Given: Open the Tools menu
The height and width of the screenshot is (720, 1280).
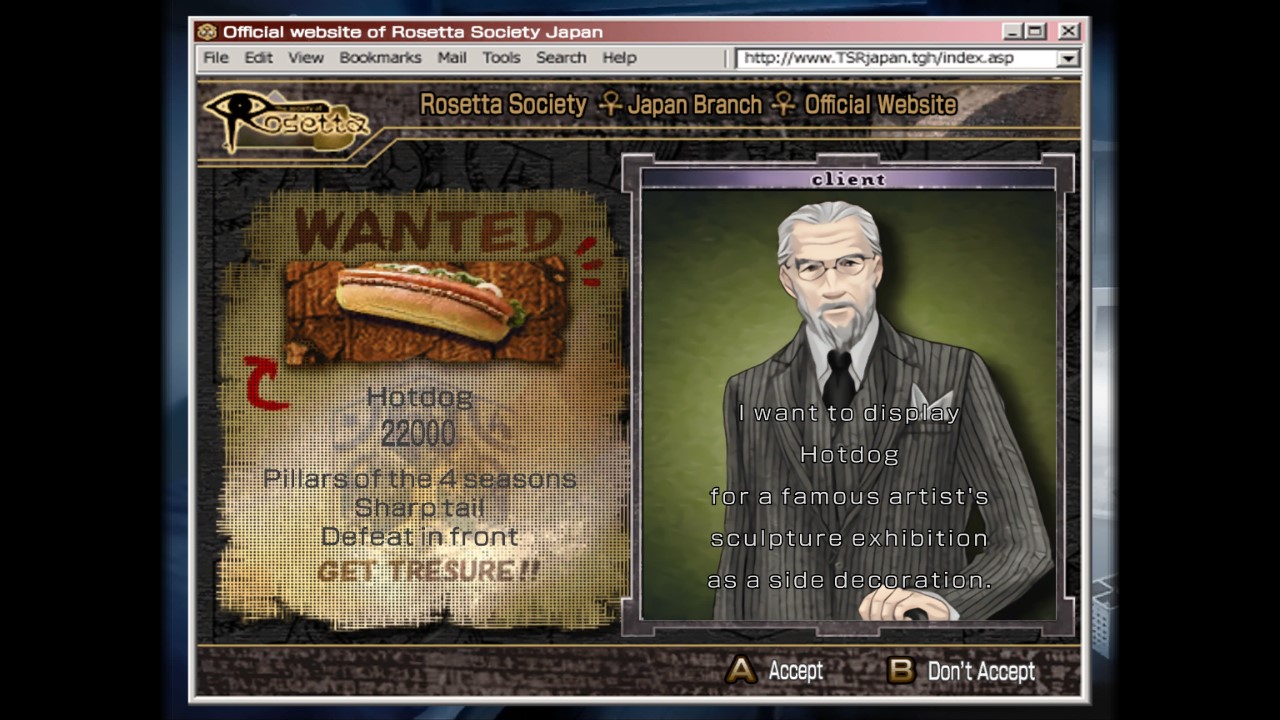Looking at the screenshot, I should click(501, 57).
